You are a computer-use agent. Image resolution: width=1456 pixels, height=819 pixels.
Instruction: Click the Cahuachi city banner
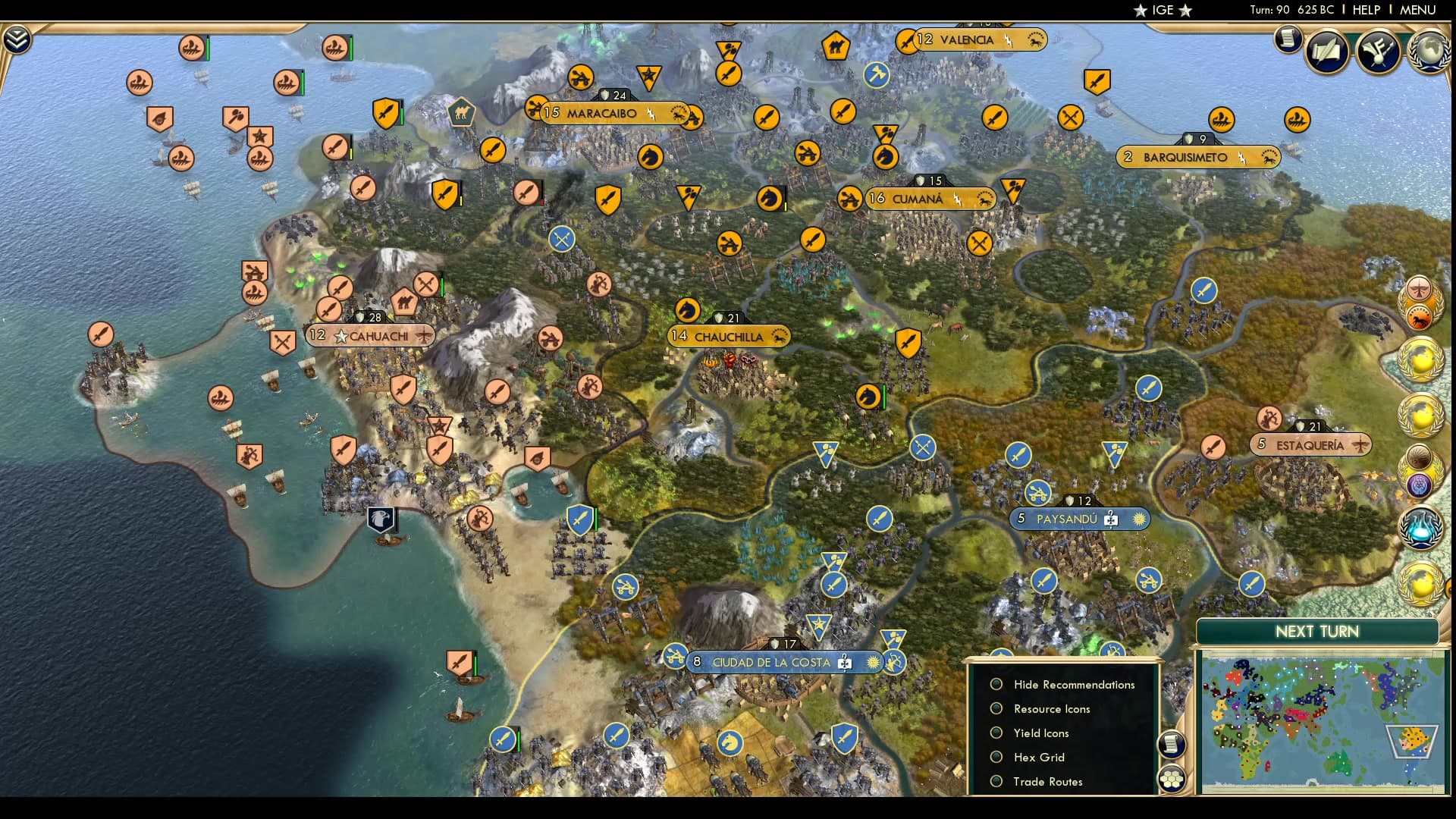(371, 334)
